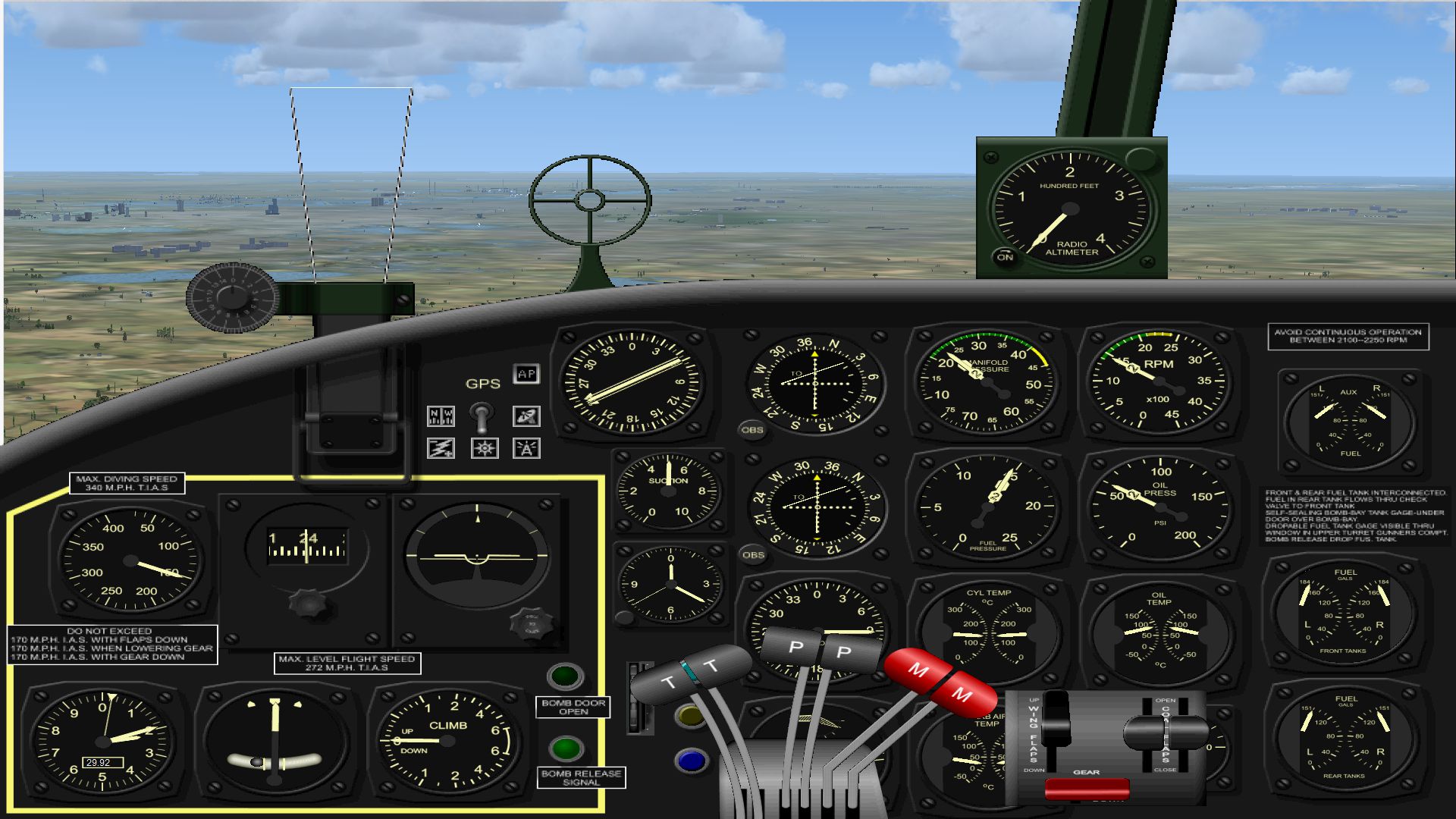Toggle the red landing gear handle

[x=1087, y=789]
